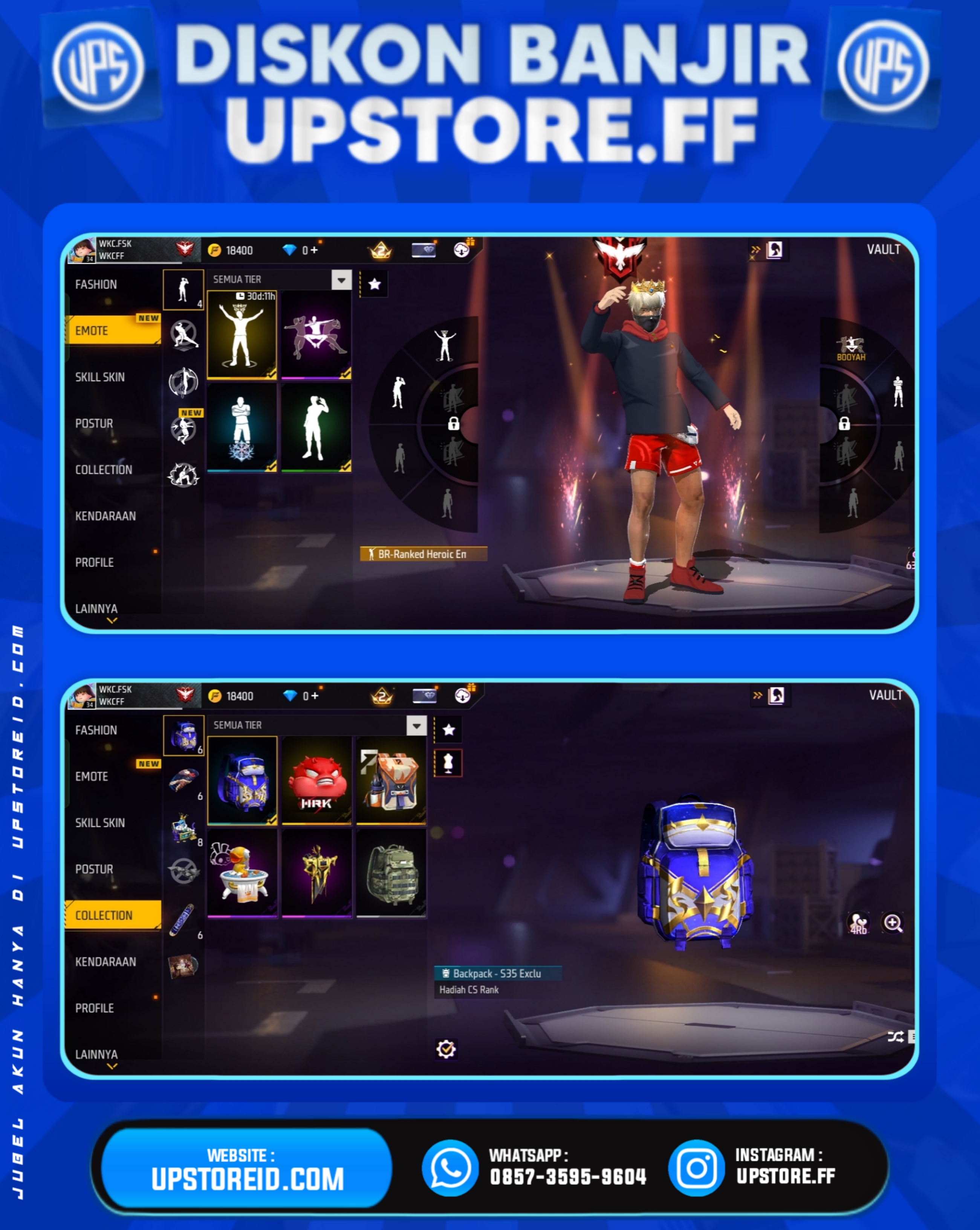Select the red HRK backpack thumbnail

coord(317,782)
